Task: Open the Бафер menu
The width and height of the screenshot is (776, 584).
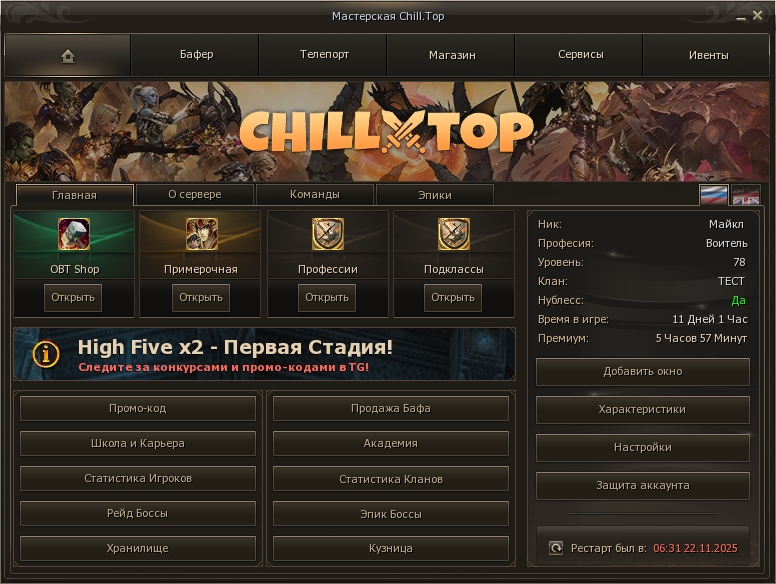Action: coord(196,55)
